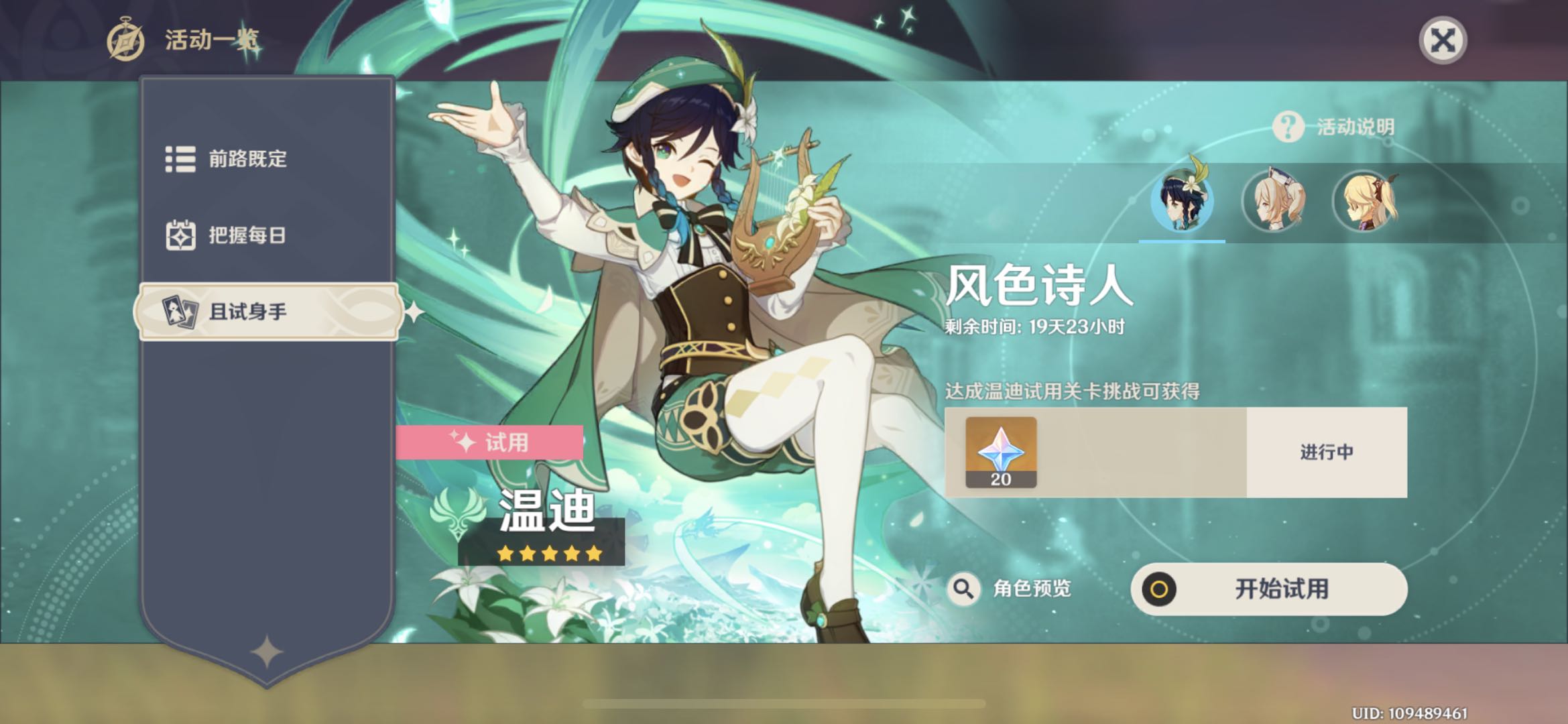Click the compass icon beside 活动一览
Screen dimensions: 1568x724
(x=123, y=38)
